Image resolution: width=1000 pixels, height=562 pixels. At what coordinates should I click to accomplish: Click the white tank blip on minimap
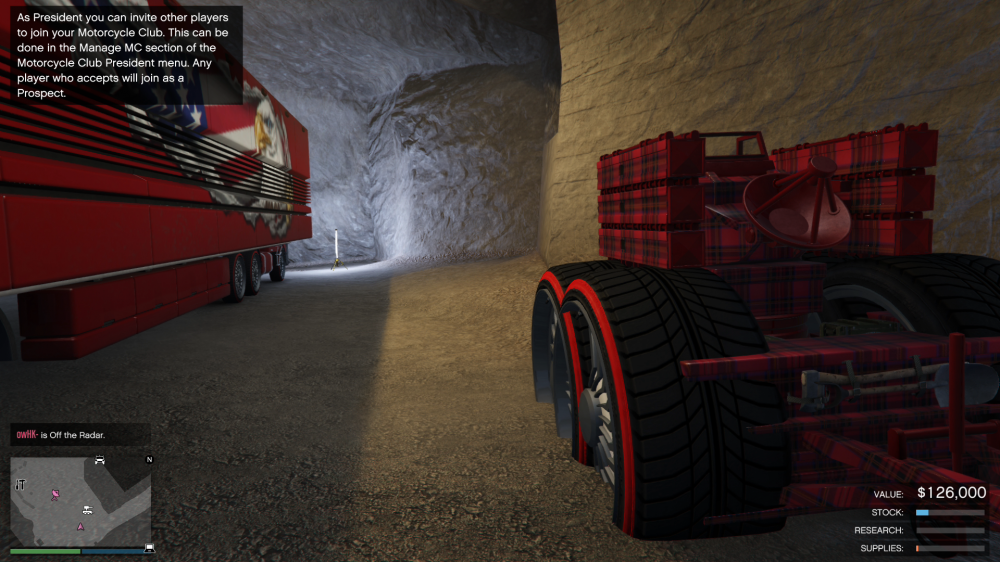[88, 510]
